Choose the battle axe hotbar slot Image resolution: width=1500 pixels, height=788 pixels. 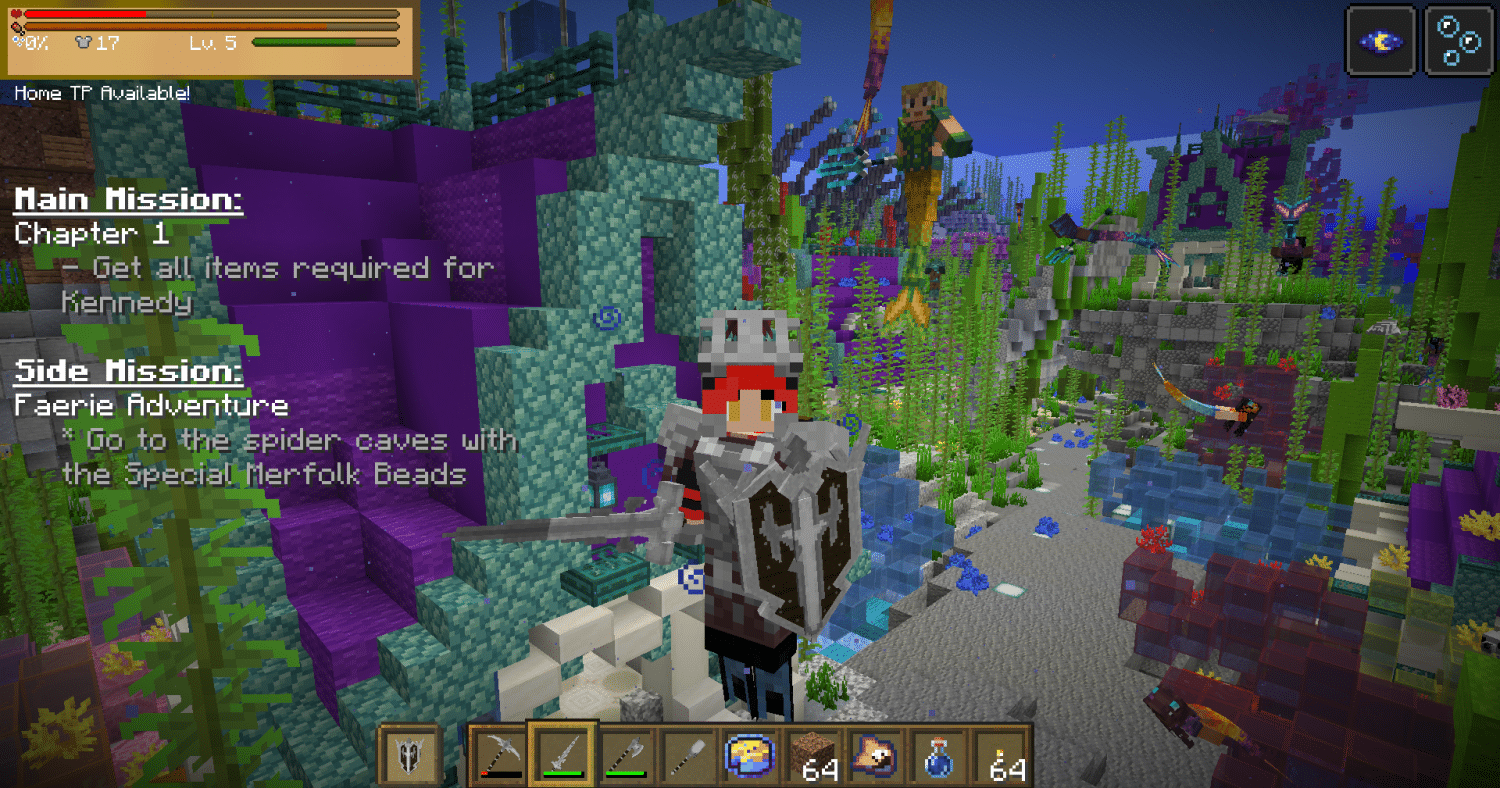[625, 755]
